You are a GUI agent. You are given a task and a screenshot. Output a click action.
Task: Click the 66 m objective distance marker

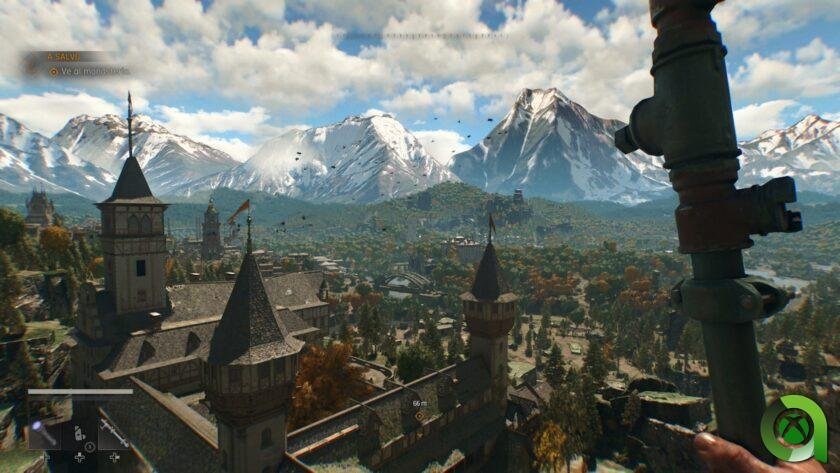(420, 404)
